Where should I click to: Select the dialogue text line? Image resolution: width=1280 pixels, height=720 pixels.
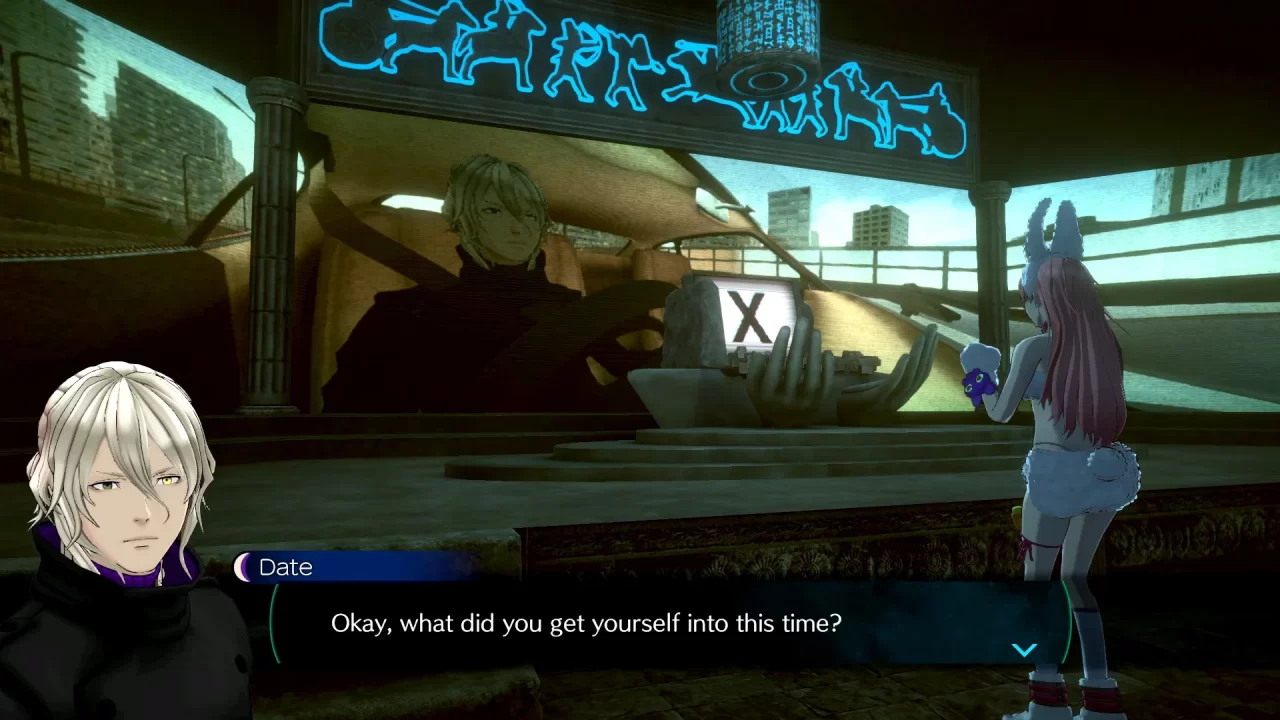coord(585,623)
